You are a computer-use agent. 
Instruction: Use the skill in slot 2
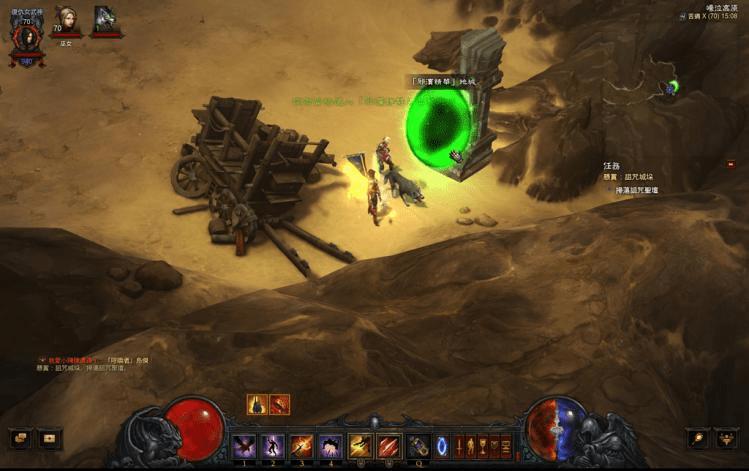tap(273, 446)
